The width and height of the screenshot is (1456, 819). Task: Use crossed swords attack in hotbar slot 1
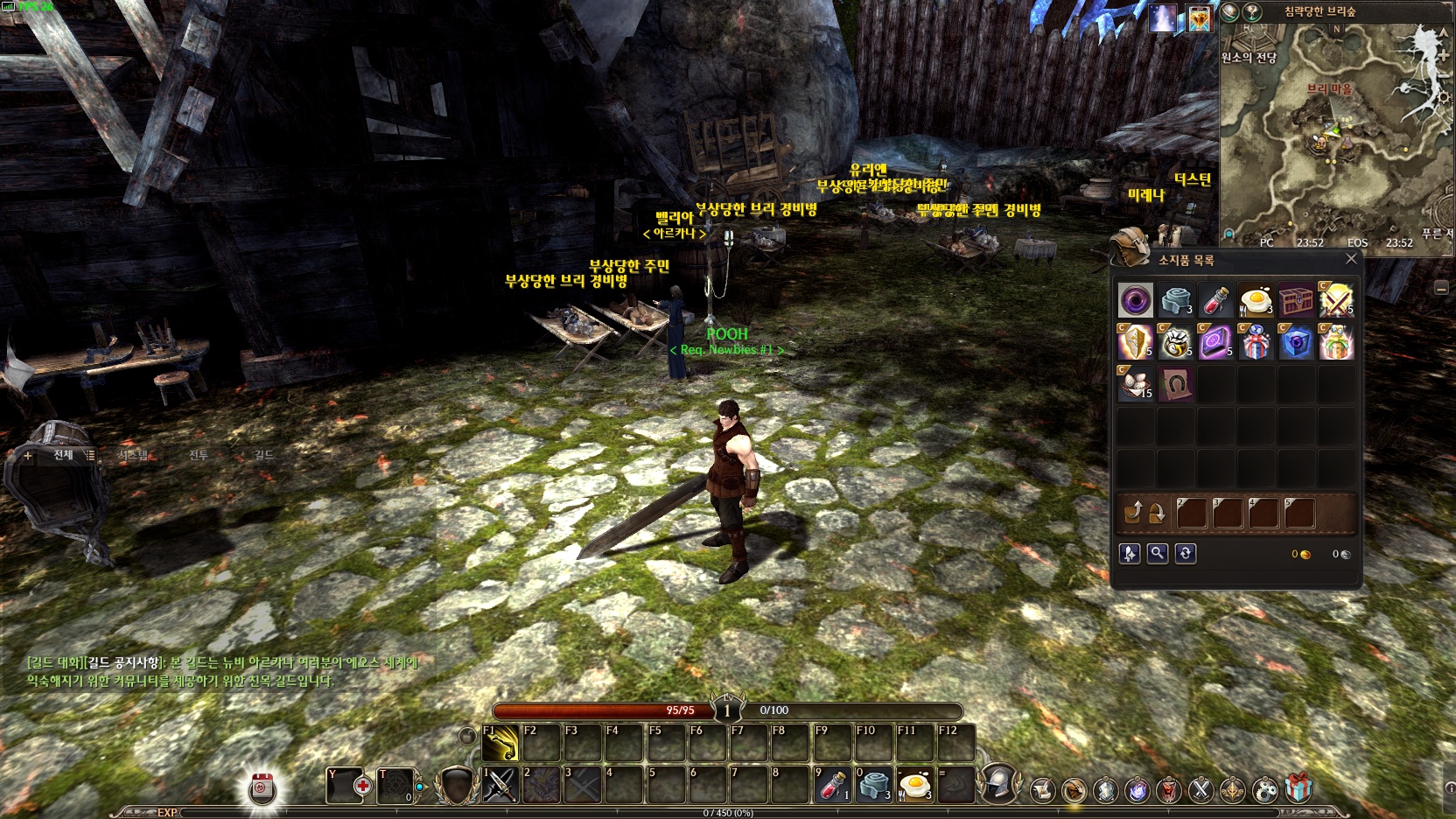point(500,785)
